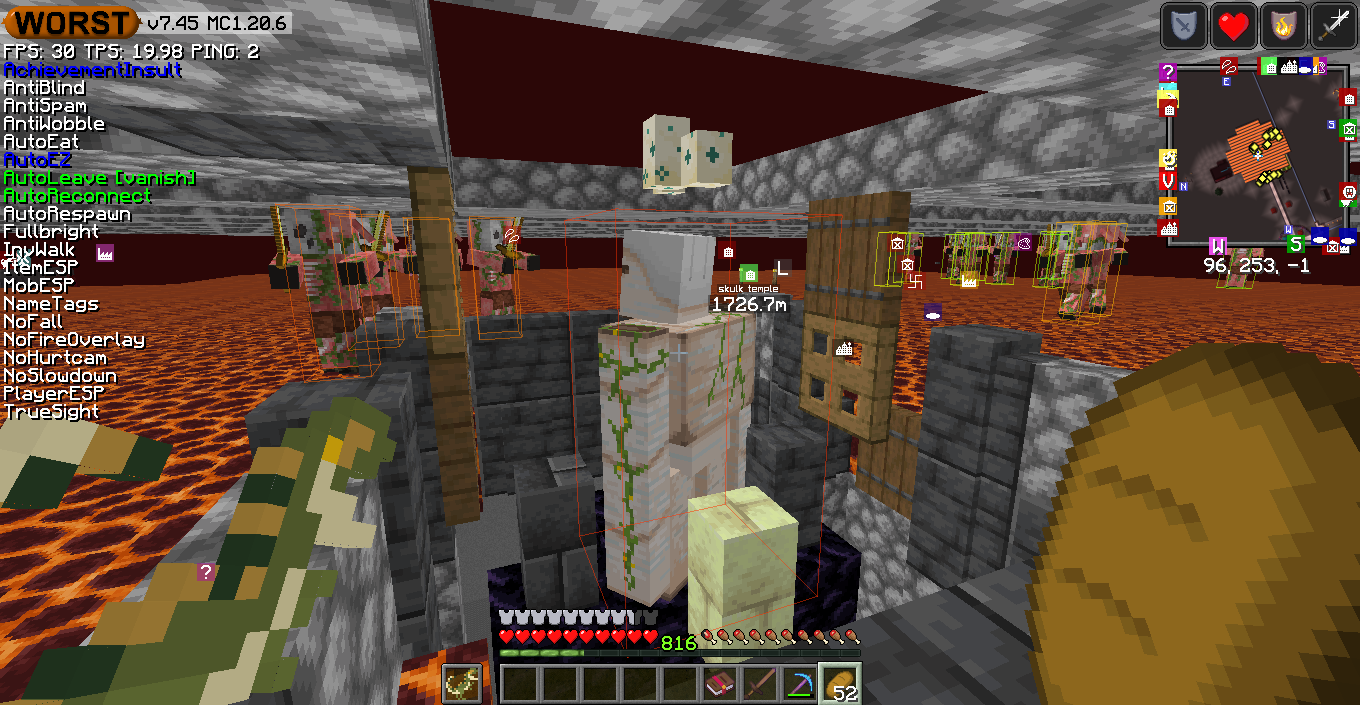Click the fire resistance effect icon
The width and height of the screenshot is (1360, 705).
click(x=1284, y=26)
